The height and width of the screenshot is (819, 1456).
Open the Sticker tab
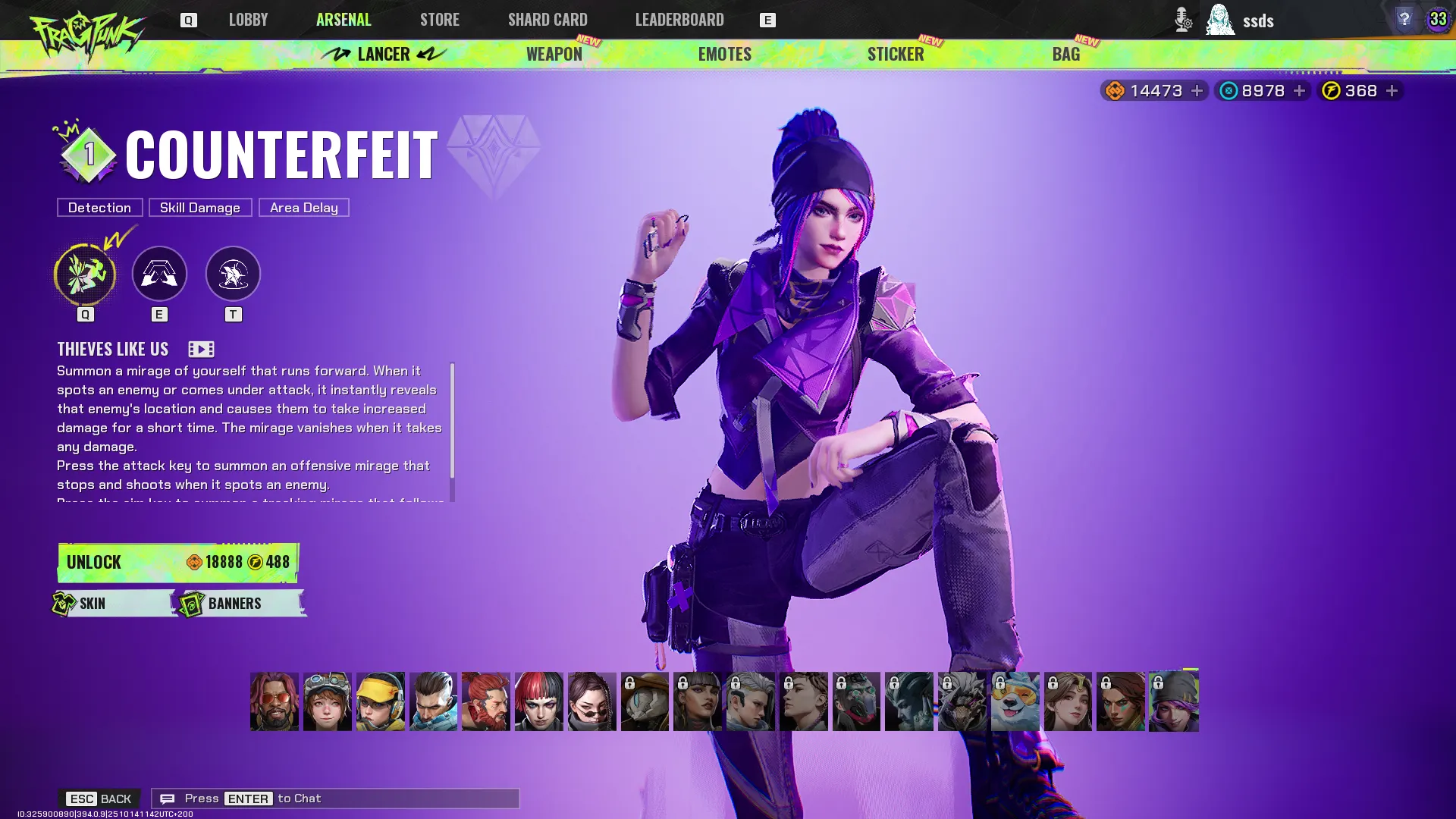895,54
